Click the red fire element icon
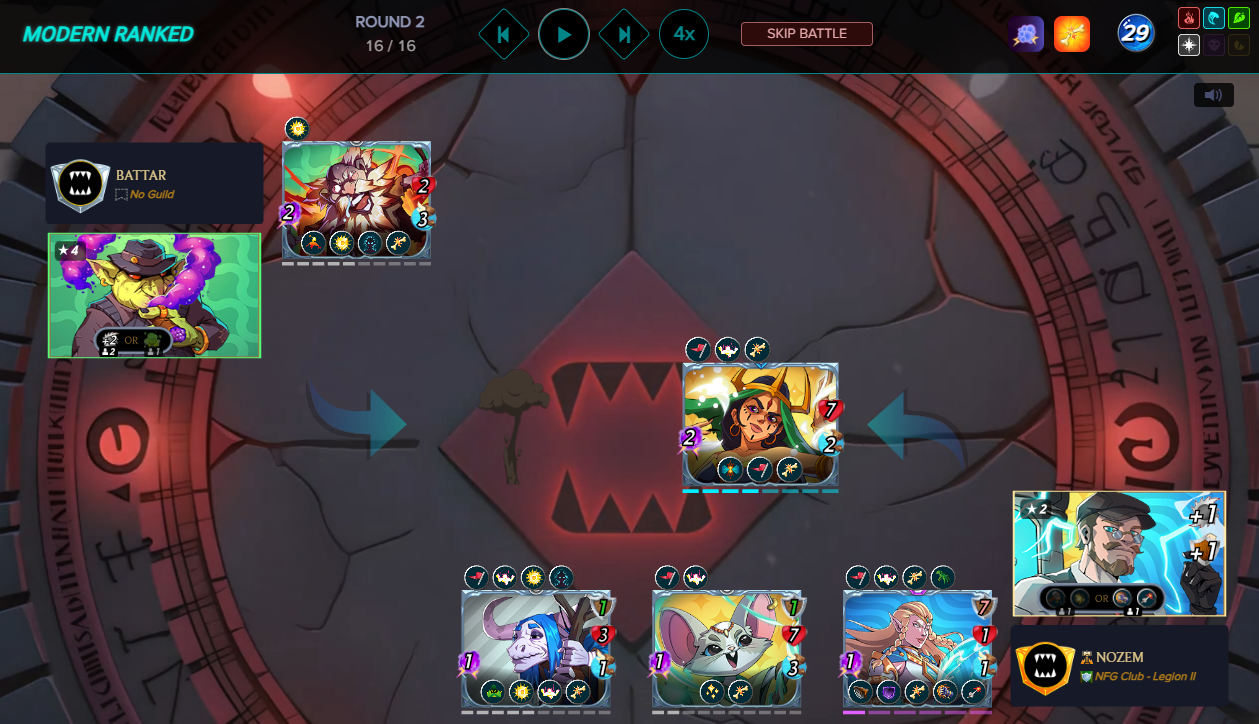The height and width of the screenshot is (724, 1259). pyautogui.click(x=1189, y=18)
